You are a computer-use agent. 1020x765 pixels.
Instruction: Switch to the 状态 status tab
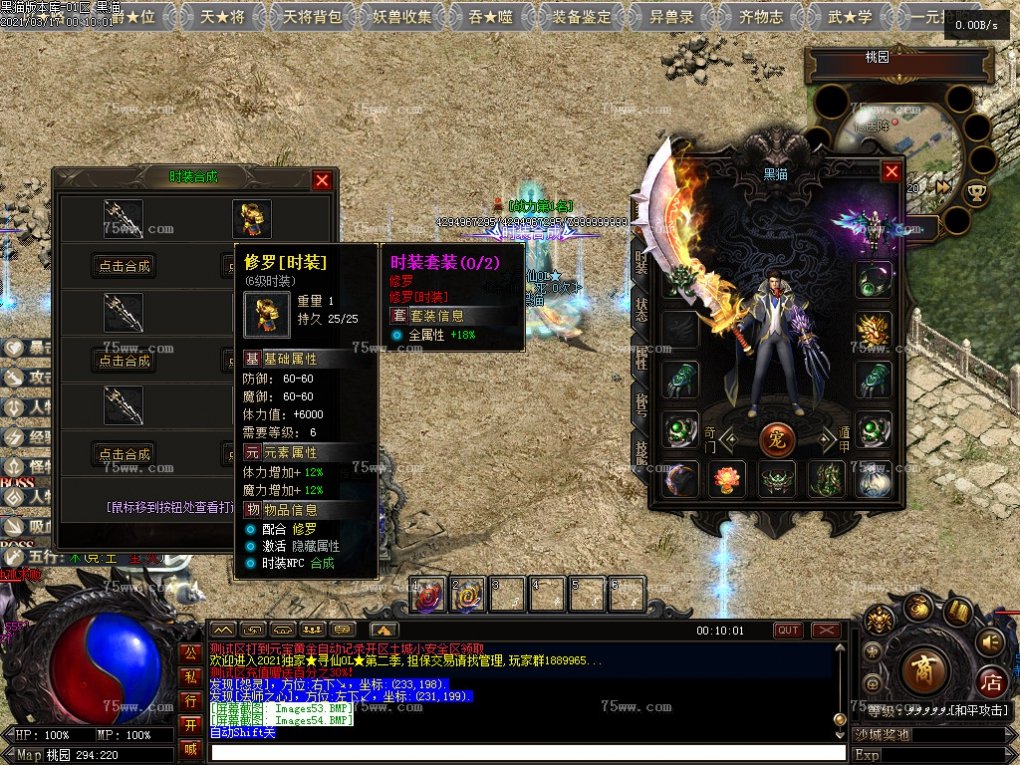click(641, 308)
